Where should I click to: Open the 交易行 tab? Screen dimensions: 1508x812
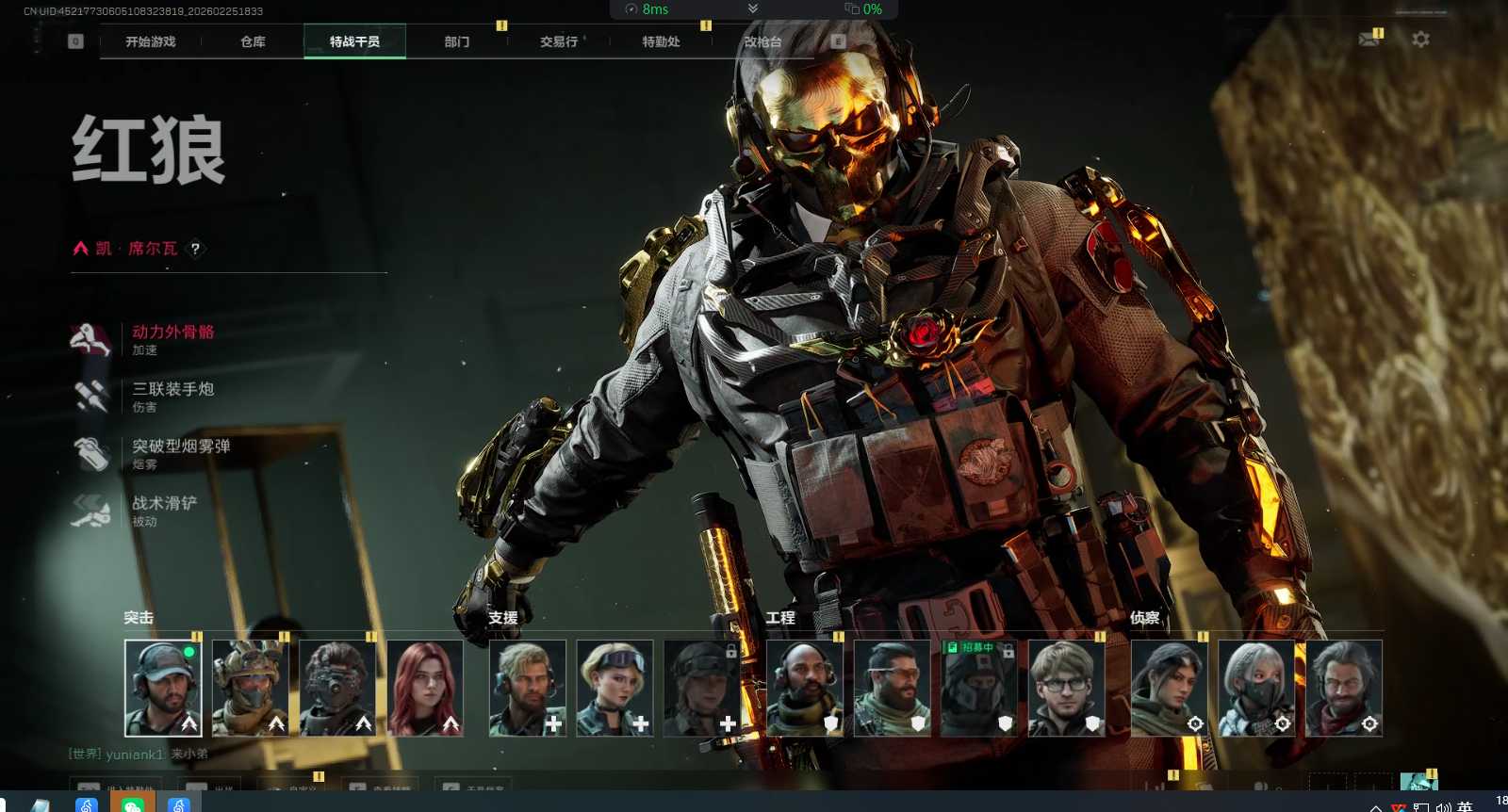[x=559, y=41]
